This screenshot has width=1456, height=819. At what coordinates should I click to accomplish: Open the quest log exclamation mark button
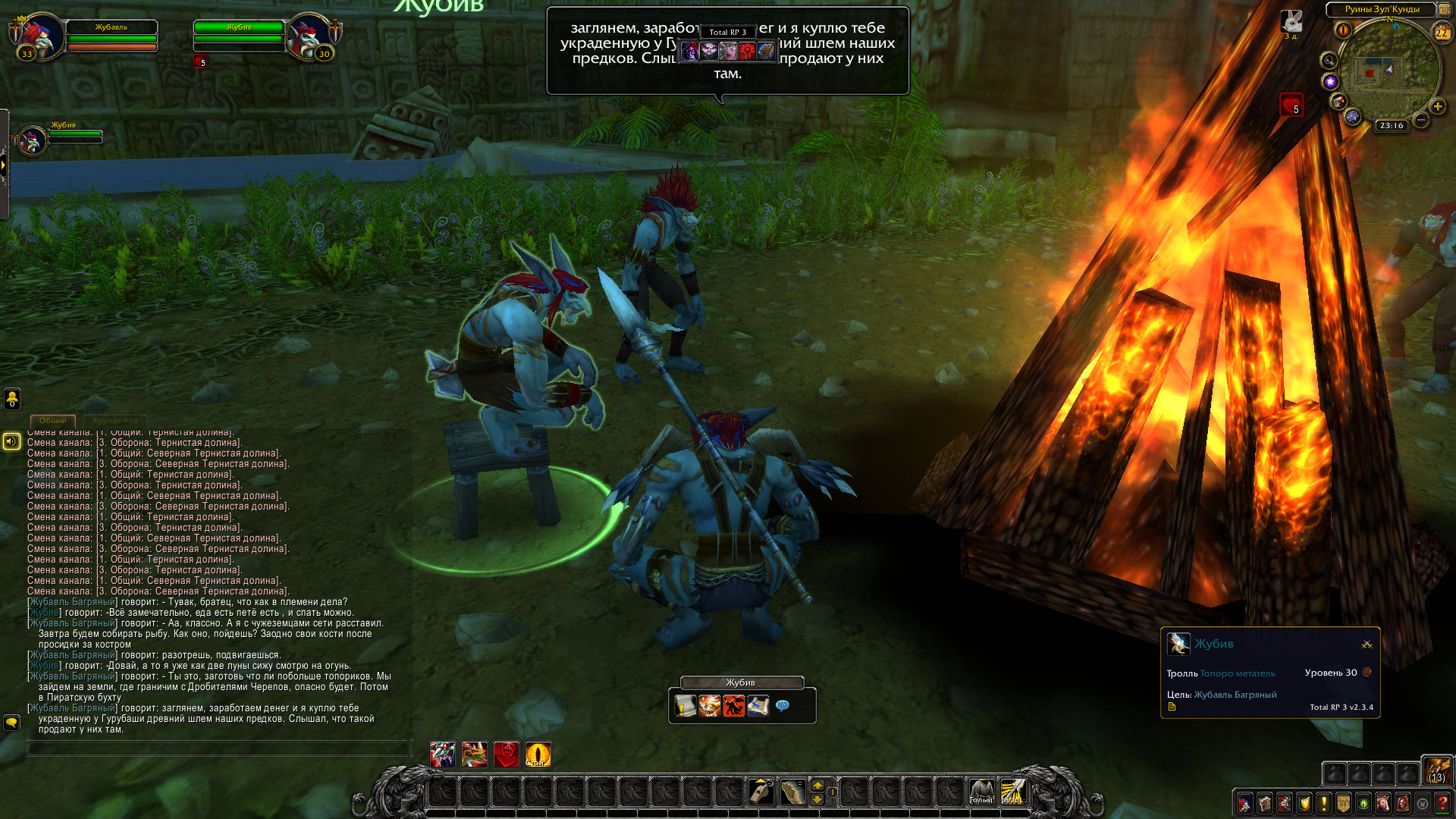[x=1323, y=802]
